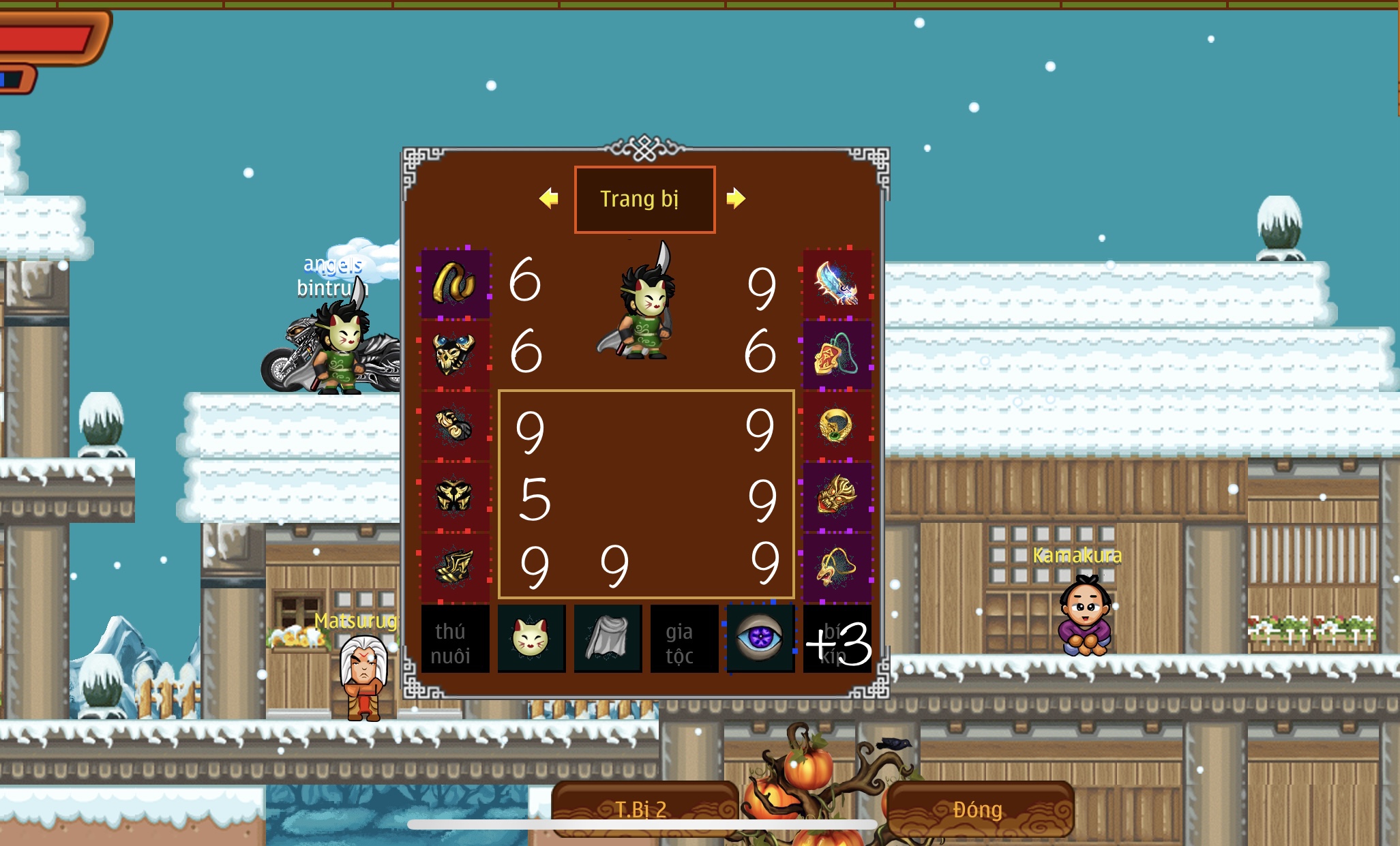Select the golden rope belt slot
The image size is (1400, 846).
pos(455,284)
